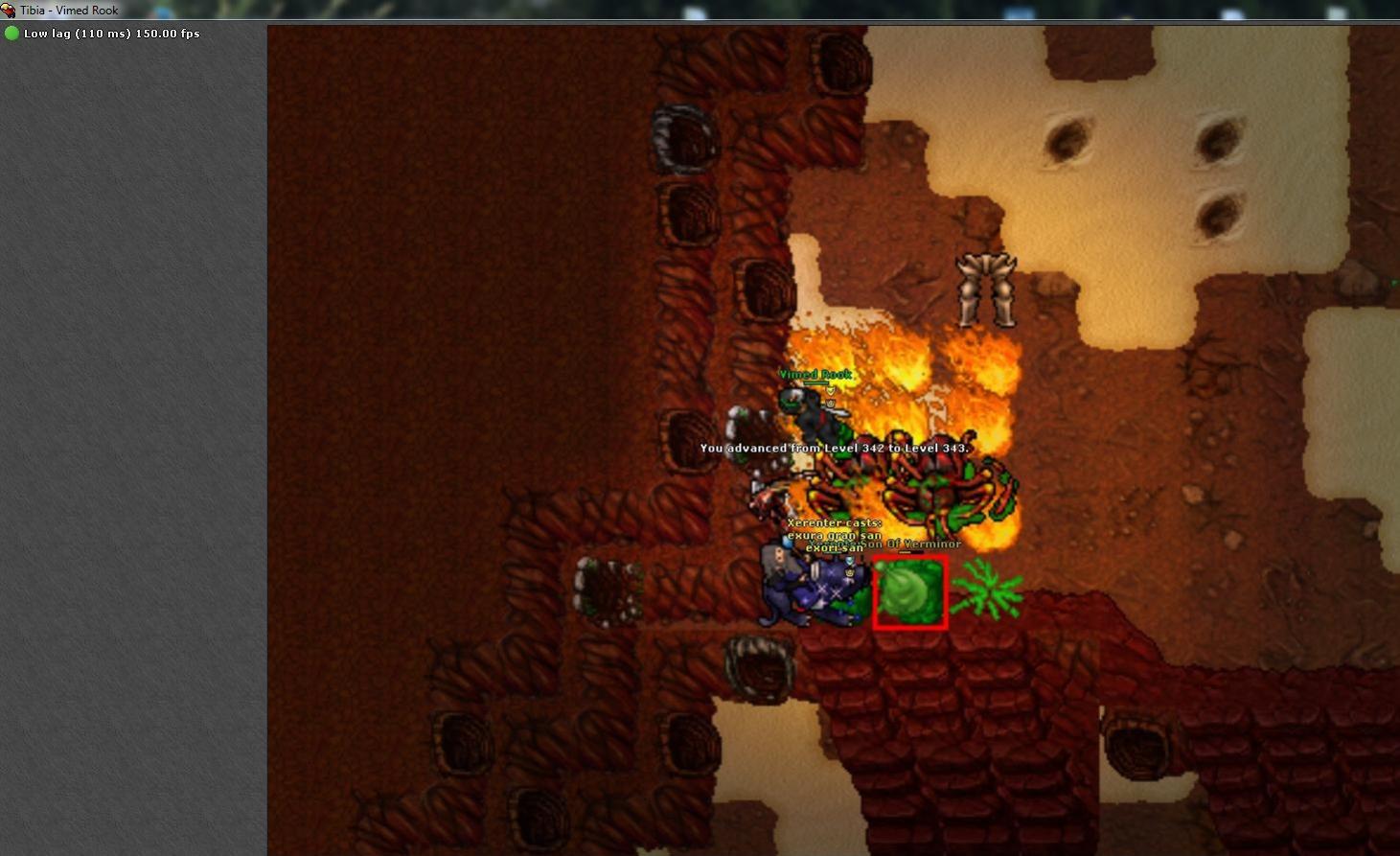This screenshot has height=856, width=1400.
Task: Click the Tibia window icon in title bar
Action: coord(9,11)
